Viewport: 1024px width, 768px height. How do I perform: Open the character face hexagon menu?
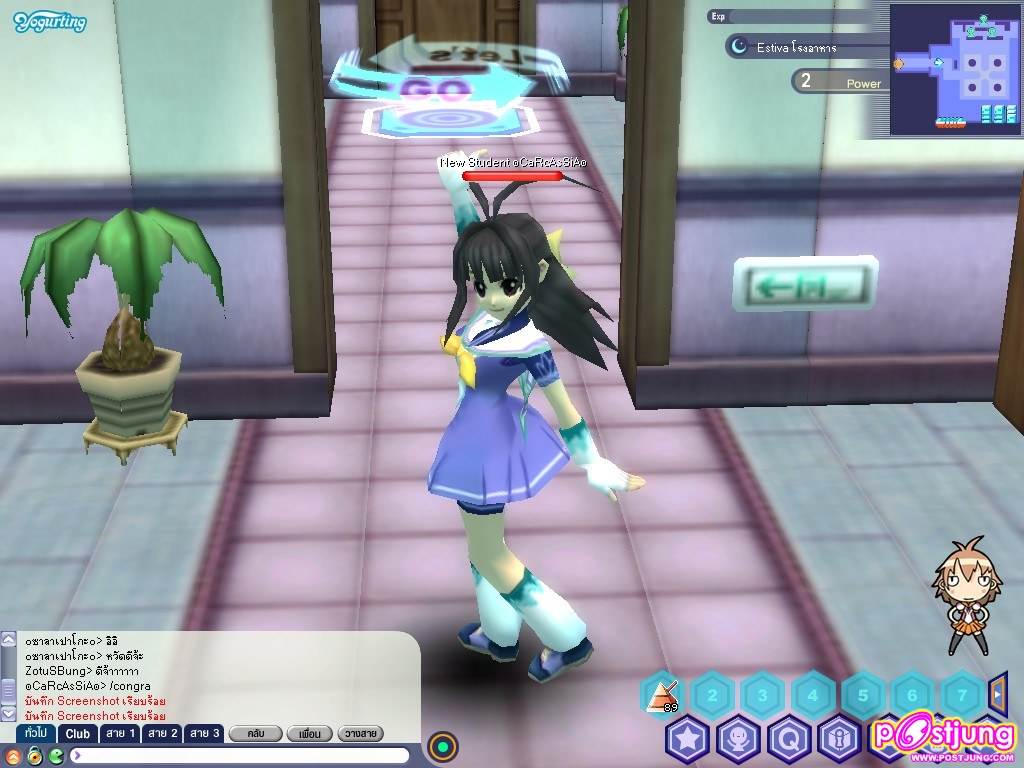click(x=739, y=739)
